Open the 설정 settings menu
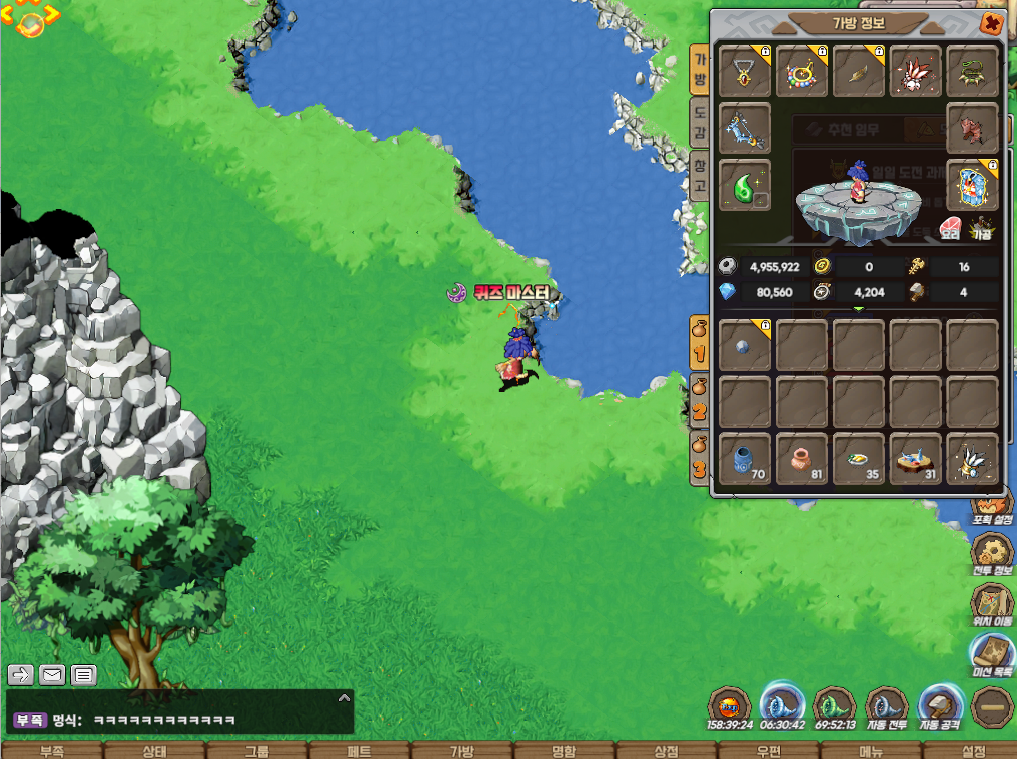Viewport: 1017px width, 759px height. pos(973,751)
